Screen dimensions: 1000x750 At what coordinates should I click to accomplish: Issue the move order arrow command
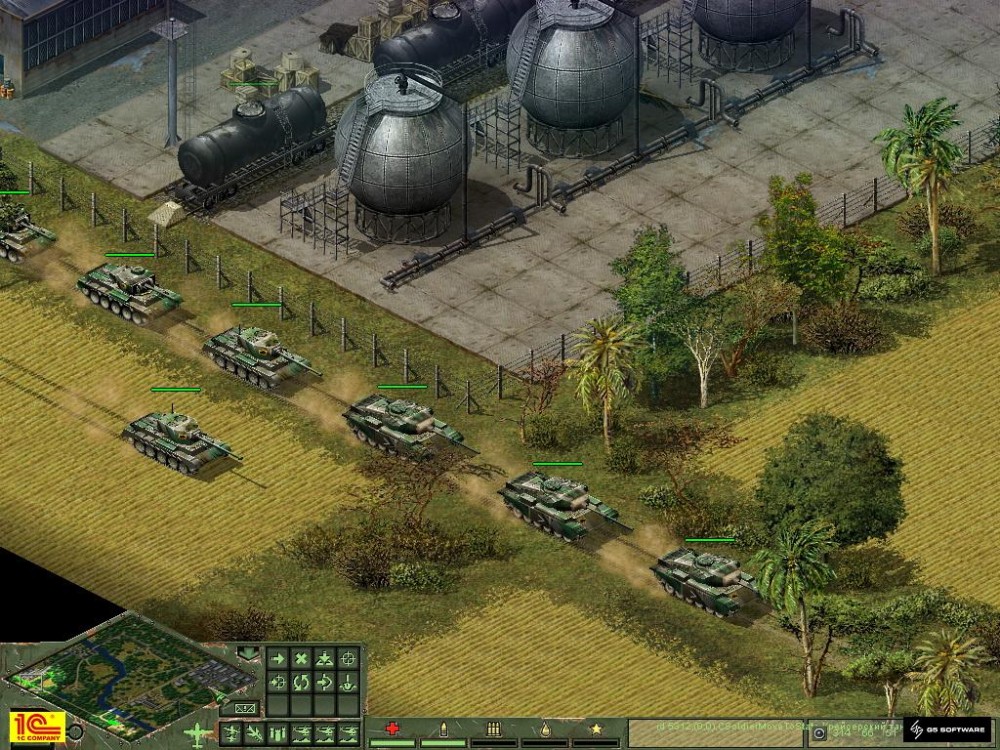(x=277, y=658)
